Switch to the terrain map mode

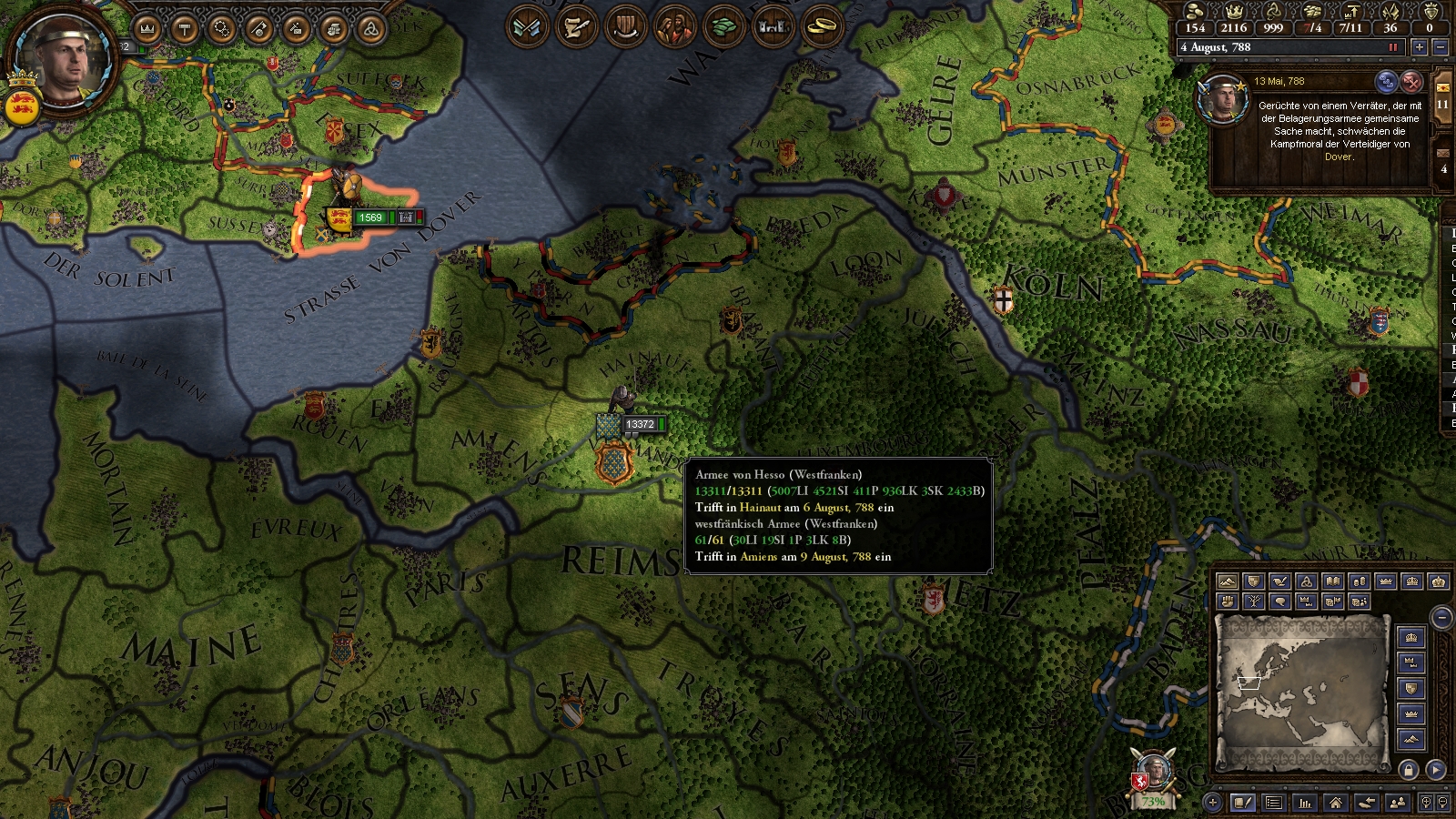(1228, 581)
